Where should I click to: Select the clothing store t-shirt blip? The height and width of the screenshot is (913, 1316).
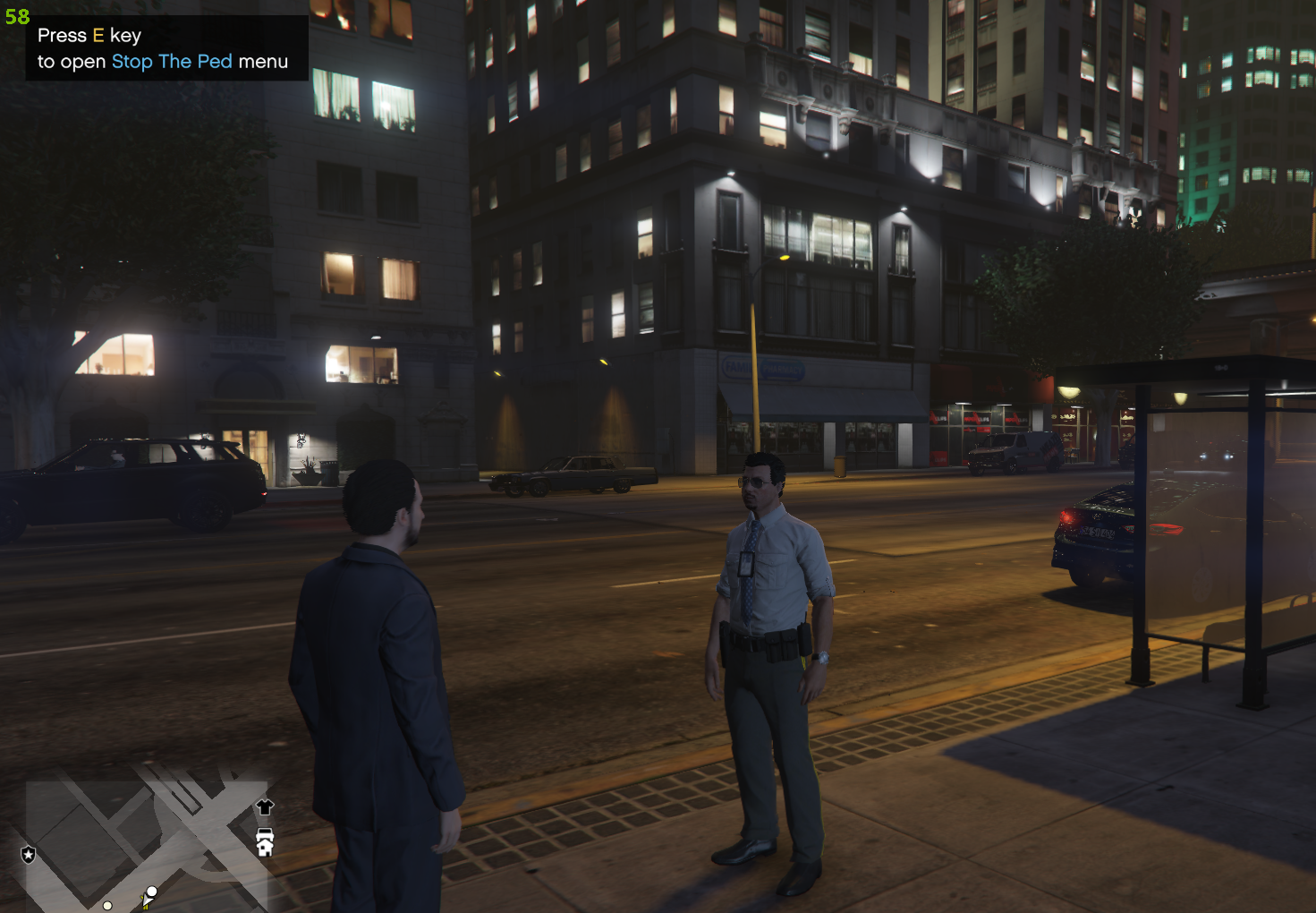click(265, 807)
